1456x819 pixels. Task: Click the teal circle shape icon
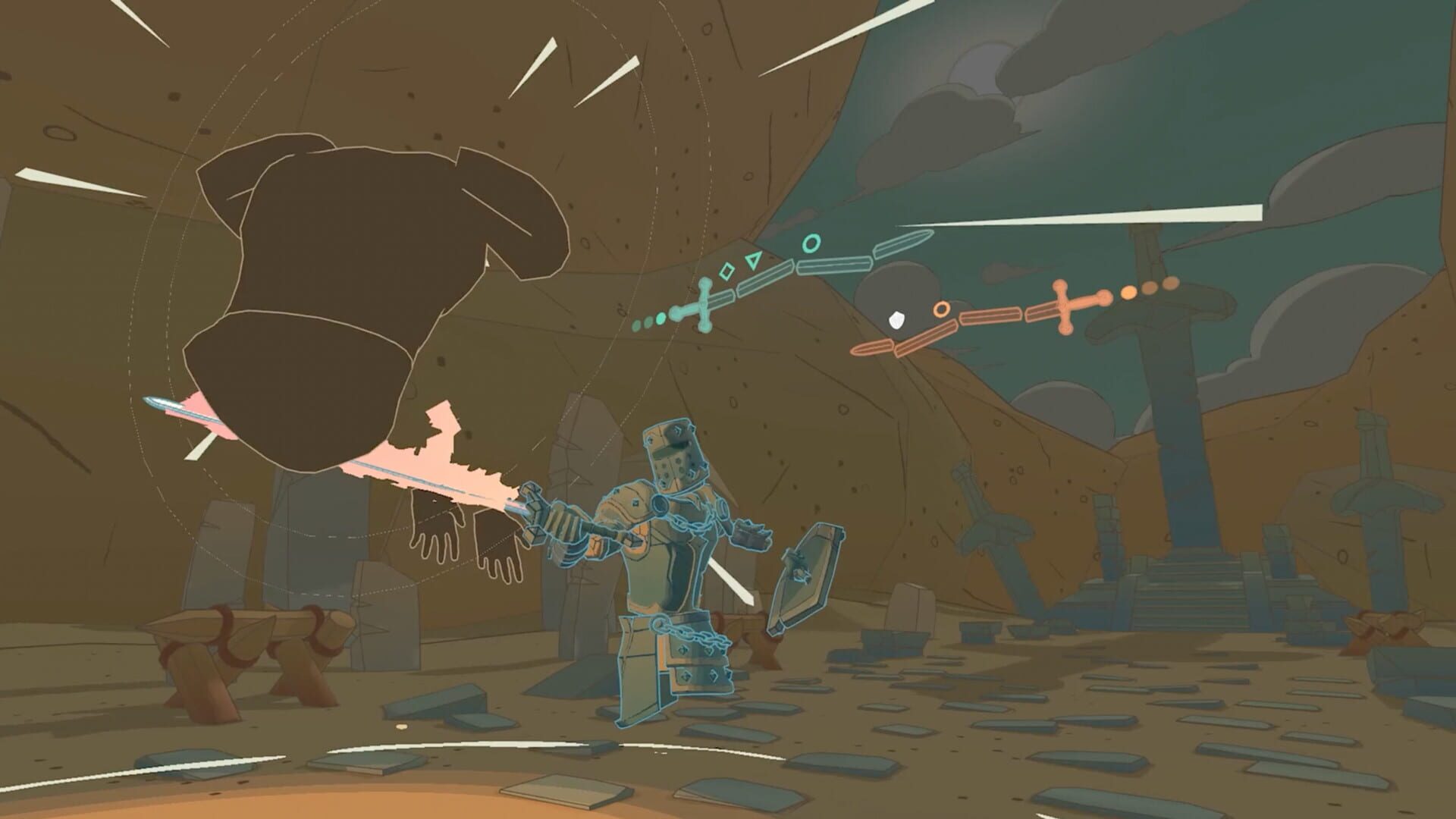pyautogui.click(x=811, y=243)
